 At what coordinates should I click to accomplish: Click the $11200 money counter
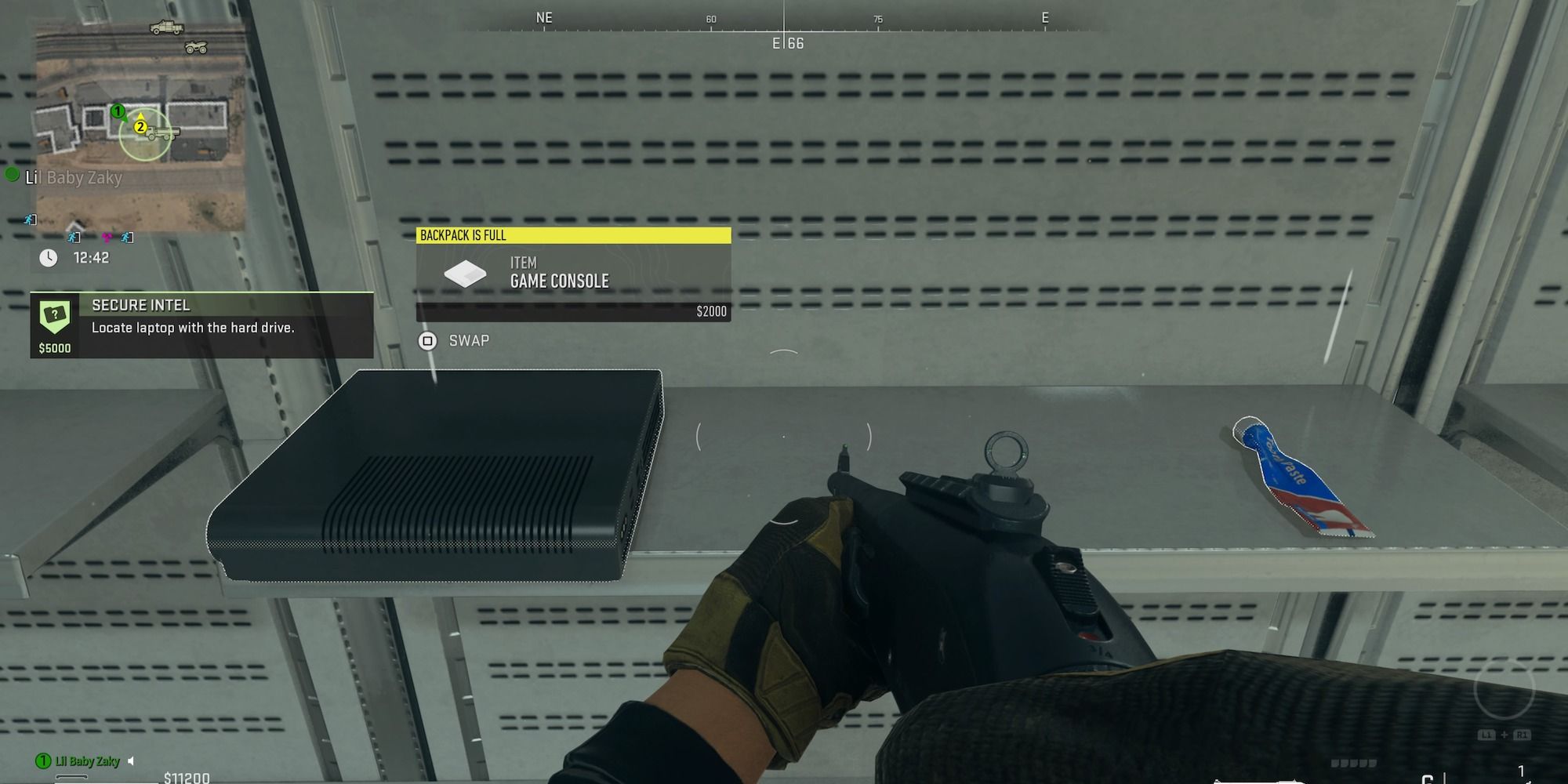pos(187,777)
